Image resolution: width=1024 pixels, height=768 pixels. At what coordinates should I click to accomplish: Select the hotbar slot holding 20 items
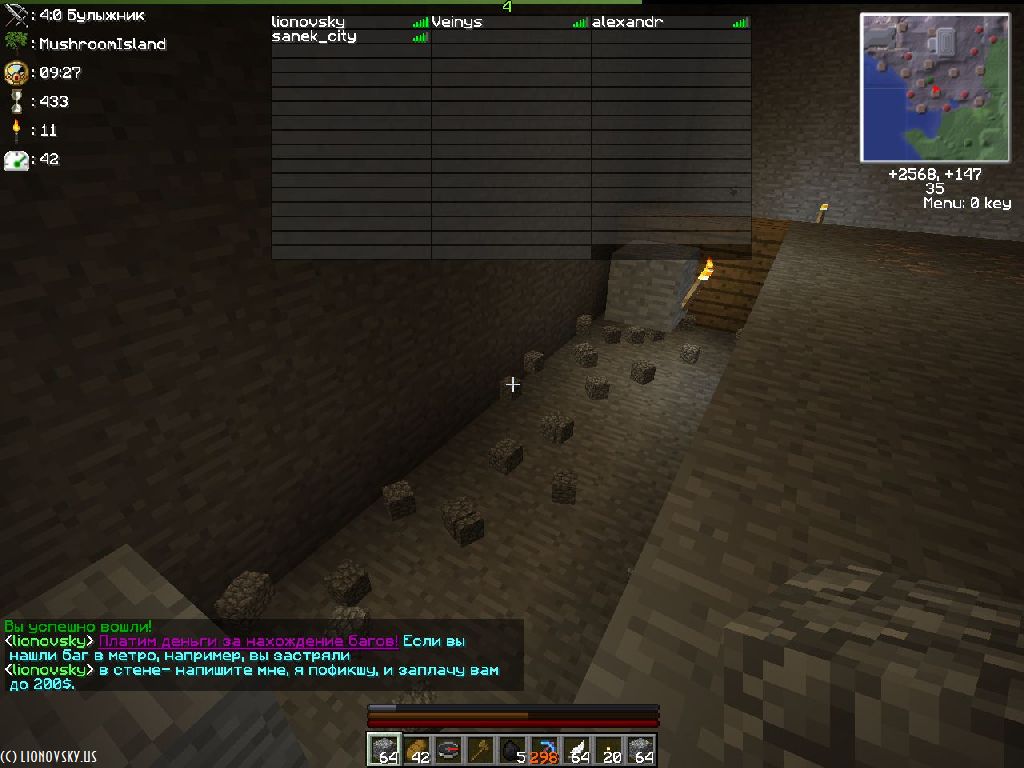pos(609,750)
